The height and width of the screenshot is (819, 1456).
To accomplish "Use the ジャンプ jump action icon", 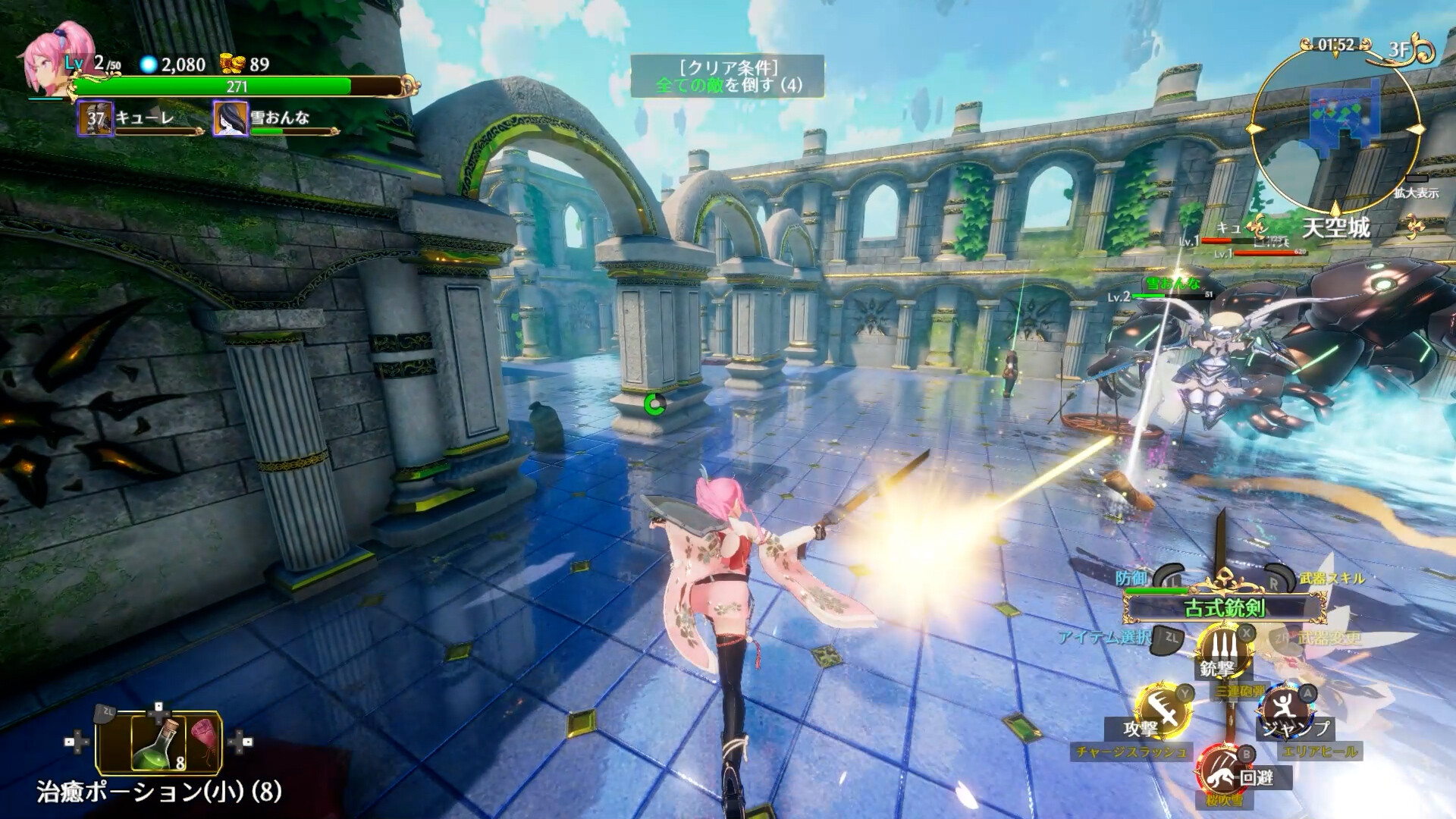I will point(1282,710).
